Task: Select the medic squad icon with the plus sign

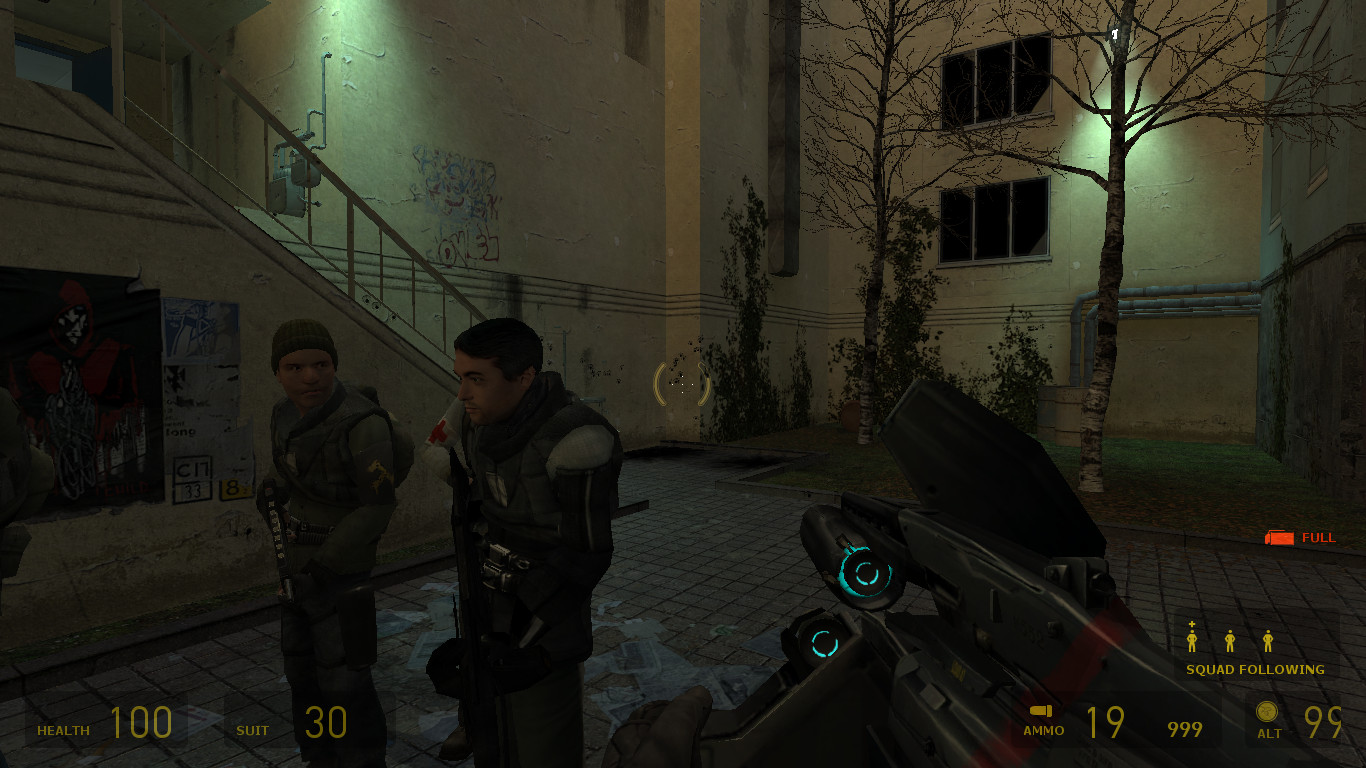Action: (x=1192, y=640)
